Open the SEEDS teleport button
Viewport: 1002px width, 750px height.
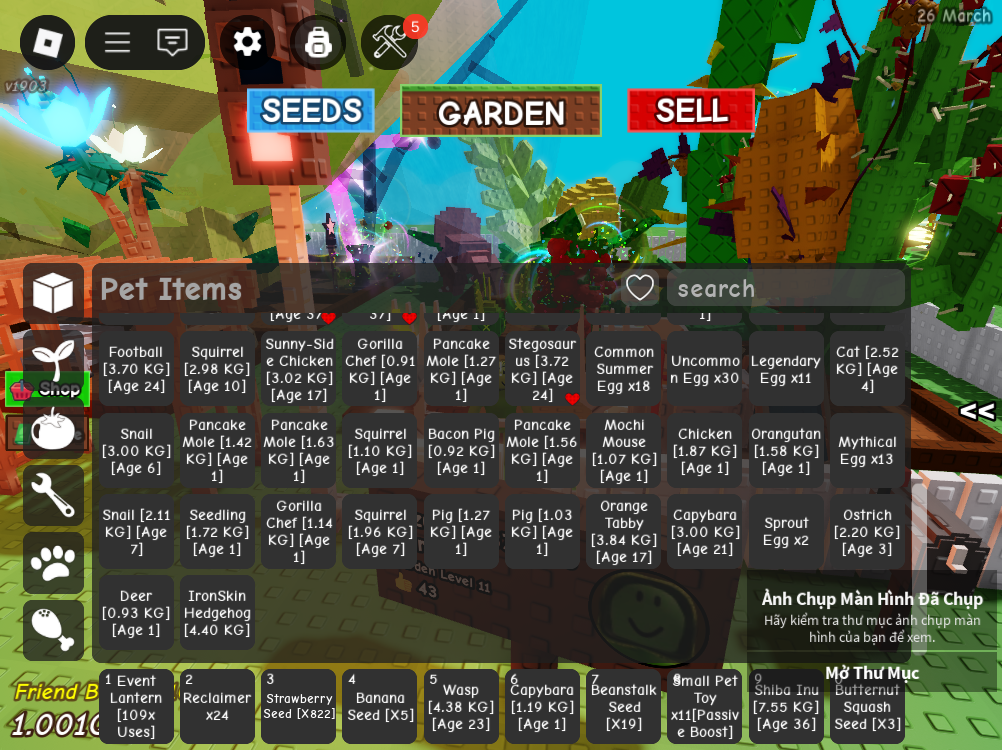pos(311,110)
